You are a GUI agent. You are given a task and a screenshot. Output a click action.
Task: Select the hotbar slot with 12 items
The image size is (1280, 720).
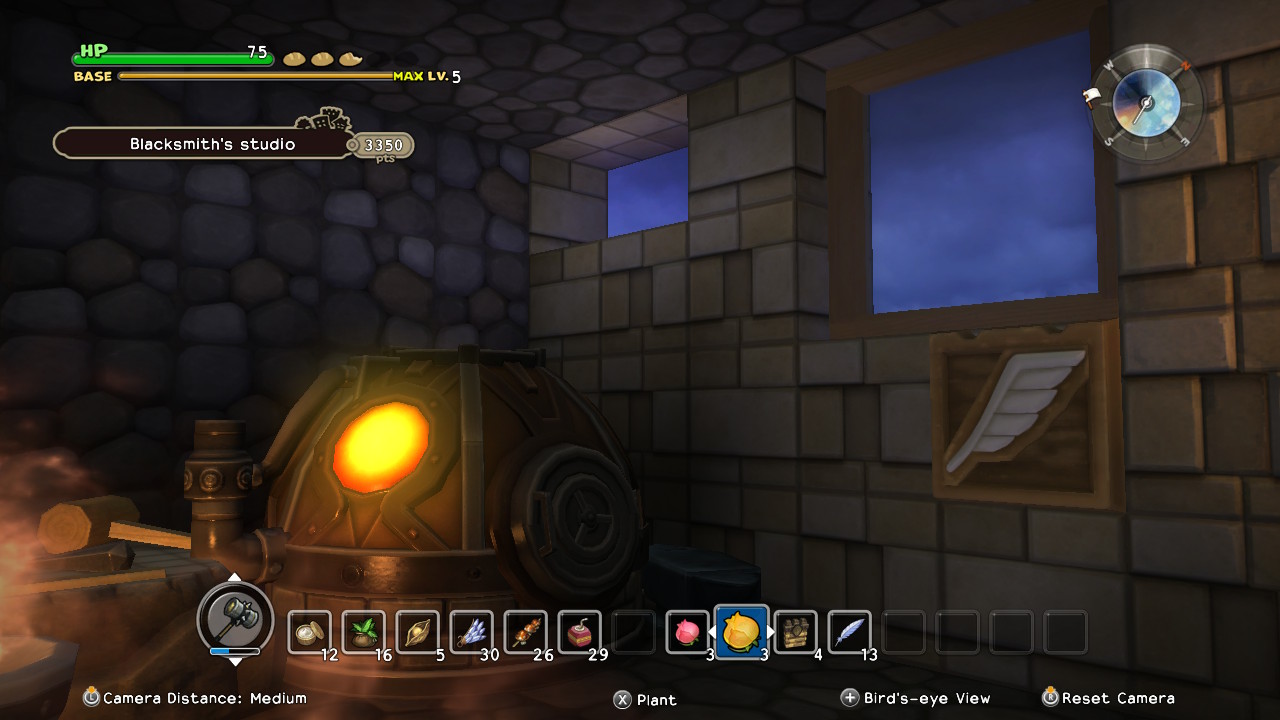(x=310, y=632)
